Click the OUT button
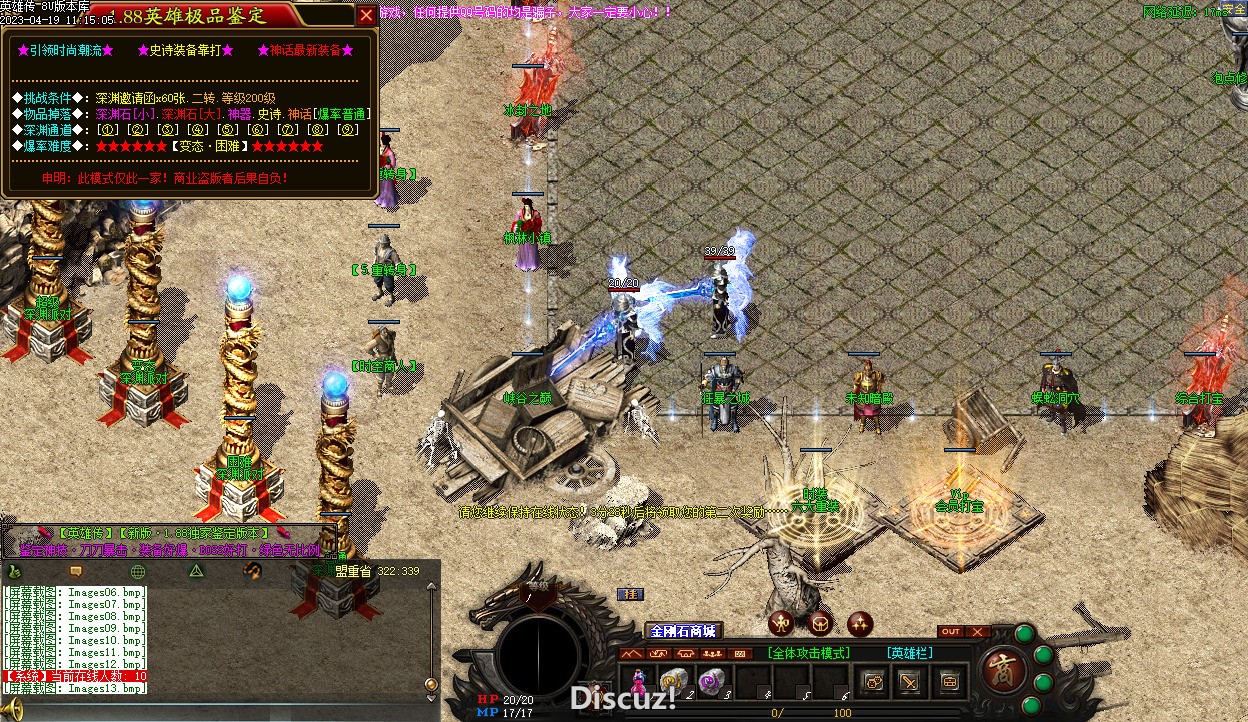Screen dimensions: 1248x722 pos(951,632)
